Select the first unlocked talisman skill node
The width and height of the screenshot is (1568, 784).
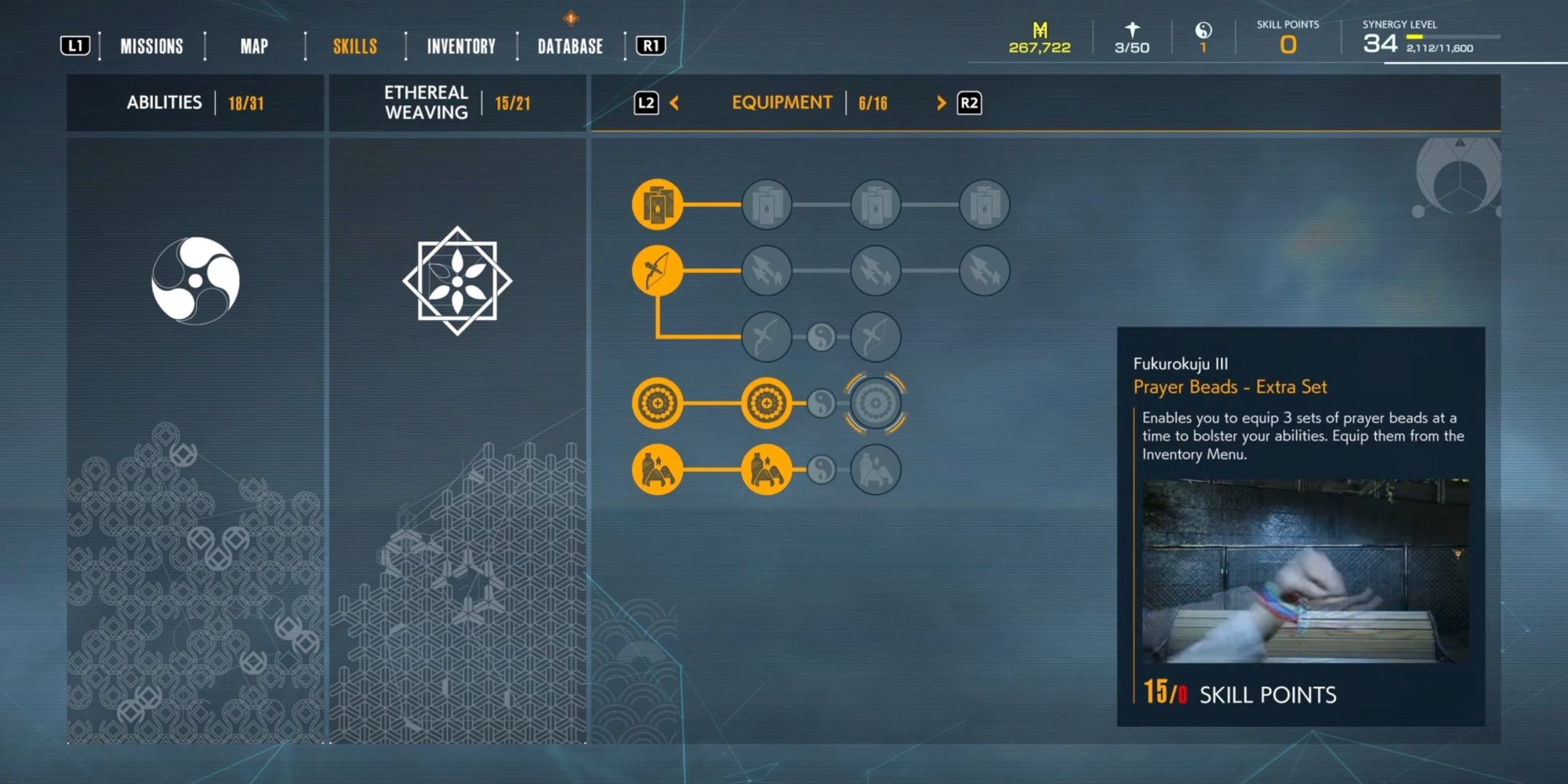pyautogui.click(x=657, y=205)
